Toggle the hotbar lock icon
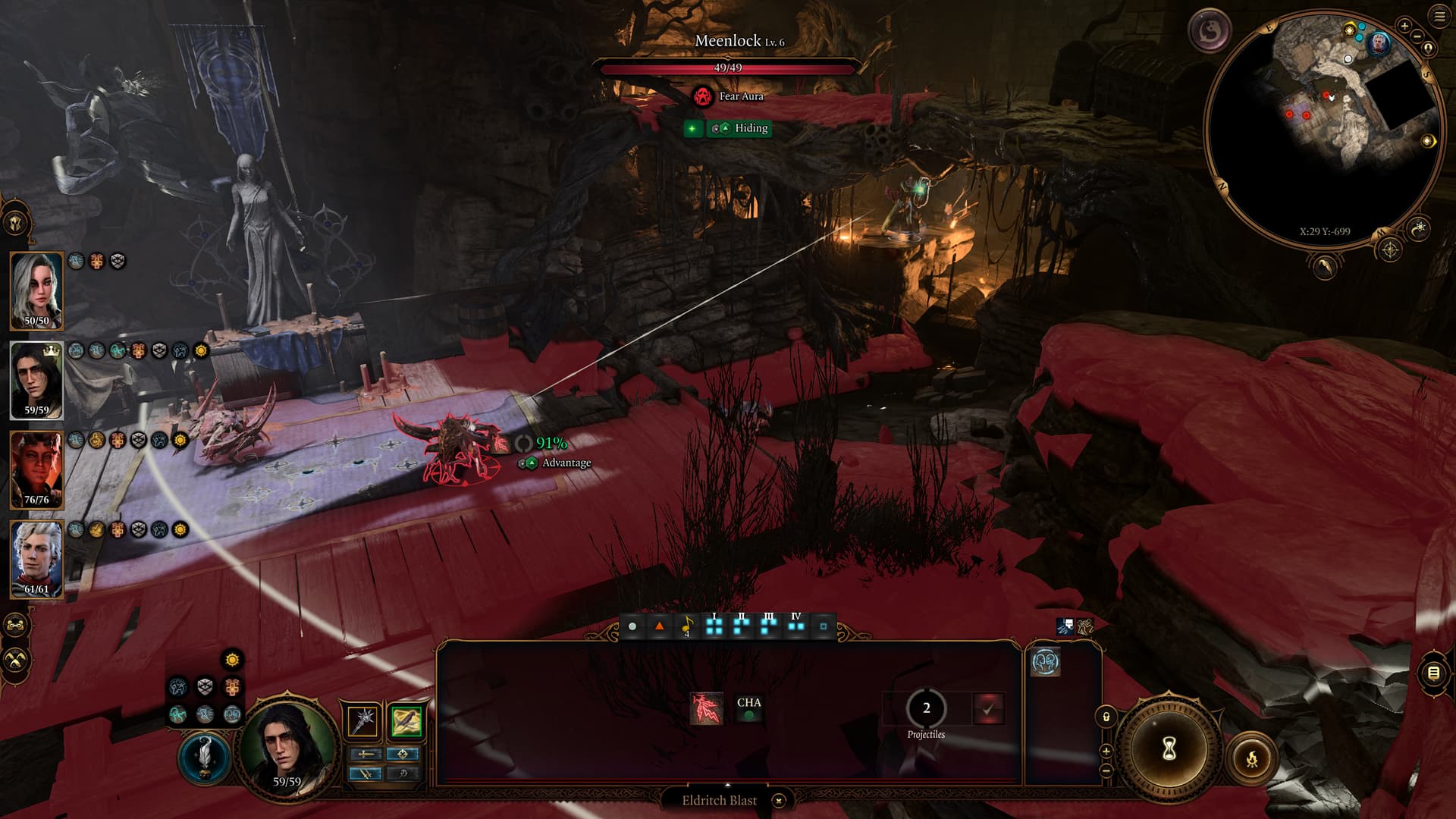Image resolution: width=1456 pixels, height=819 pixels. pos(1106,717)
